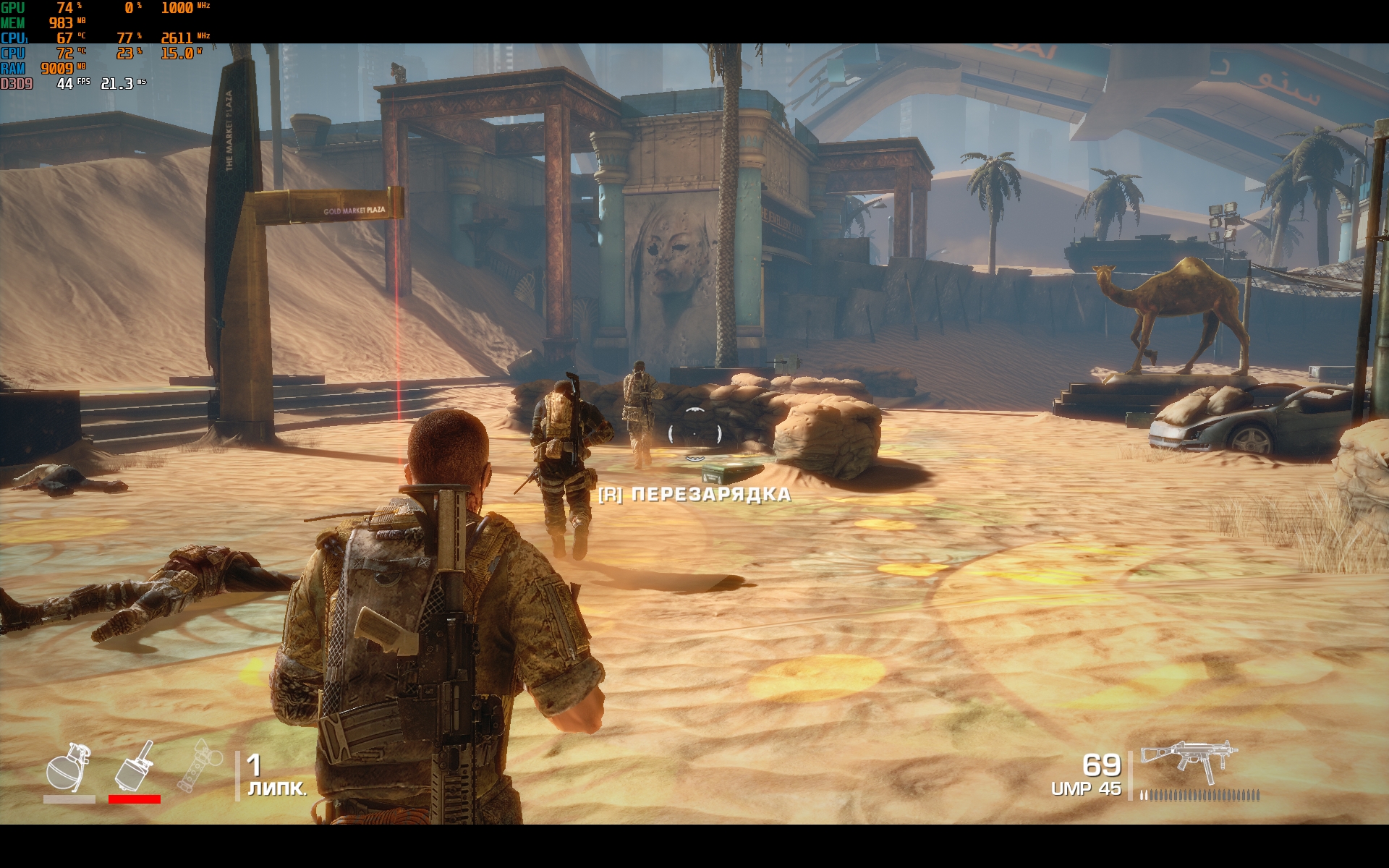Click the UMP 45 weapon icon

1189,761
